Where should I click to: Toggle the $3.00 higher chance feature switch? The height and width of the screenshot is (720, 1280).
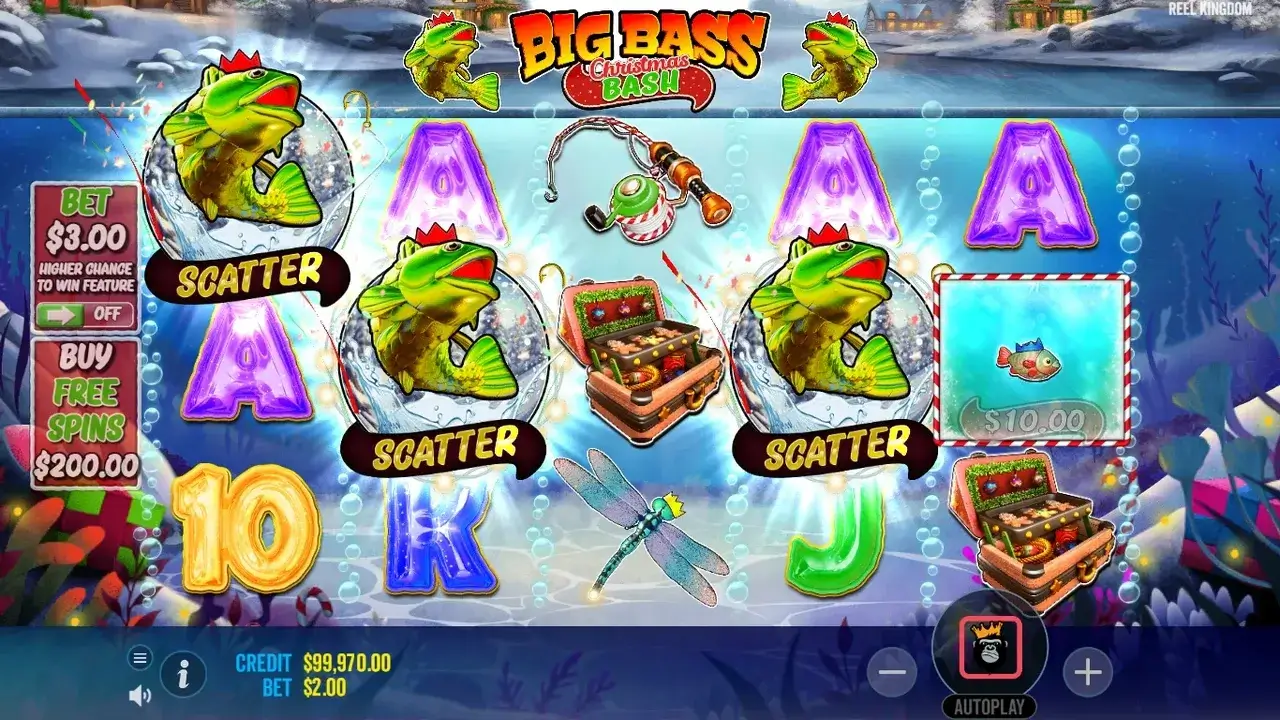[85, 315]
